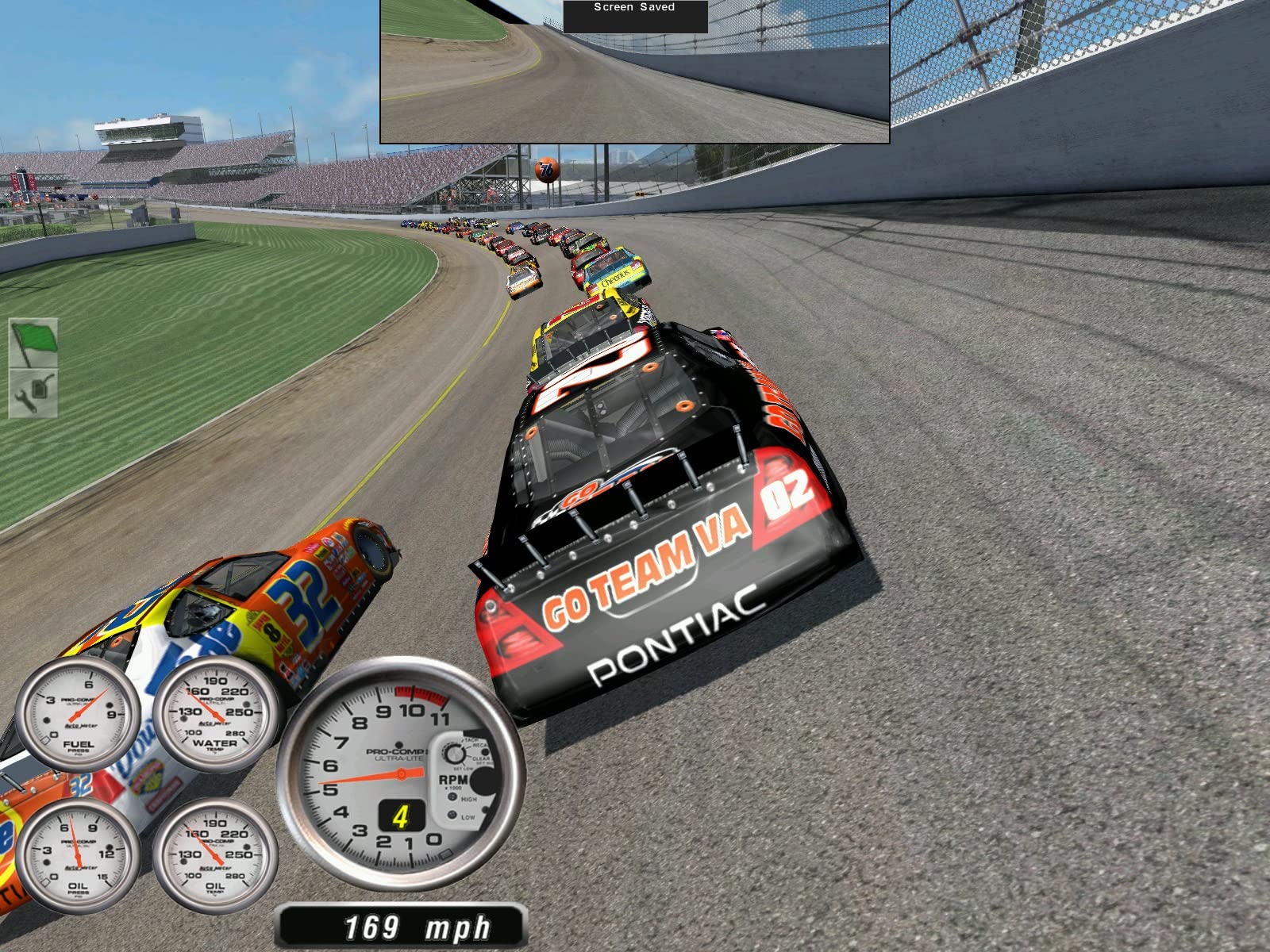Select the gear indicator showing 4
This screenshot has width=1270, height=952.
(401, 816)
